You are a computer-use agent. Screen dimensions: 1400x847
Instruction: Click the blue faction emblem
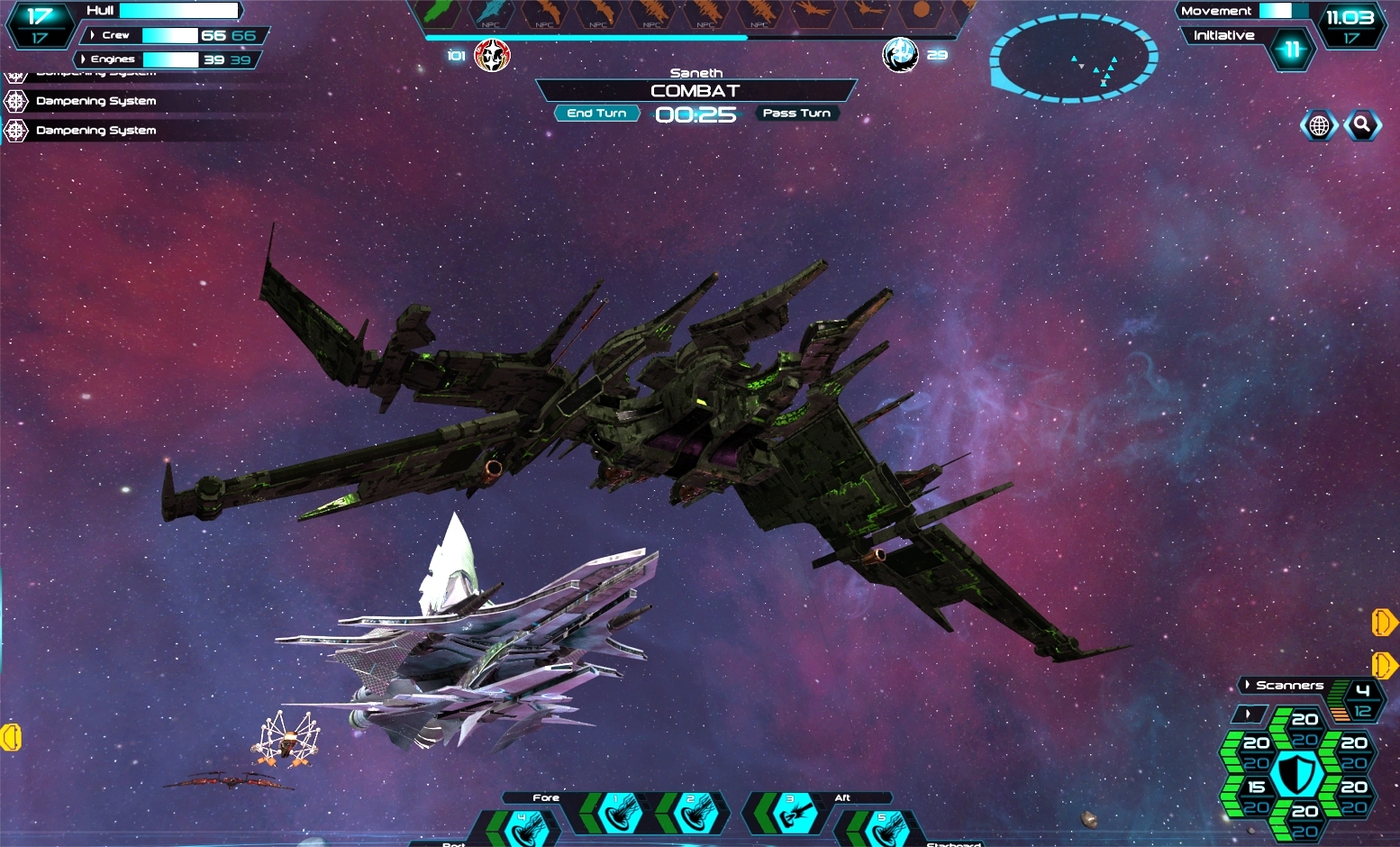pos(900,56)
